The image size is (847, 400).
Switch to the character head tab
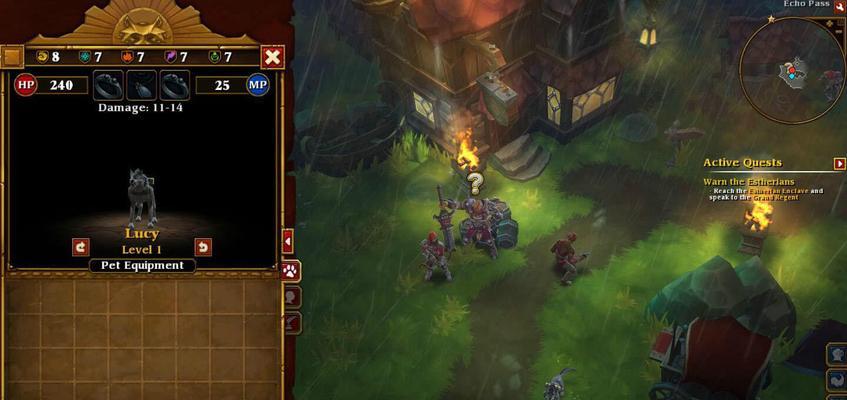point(292,297)
